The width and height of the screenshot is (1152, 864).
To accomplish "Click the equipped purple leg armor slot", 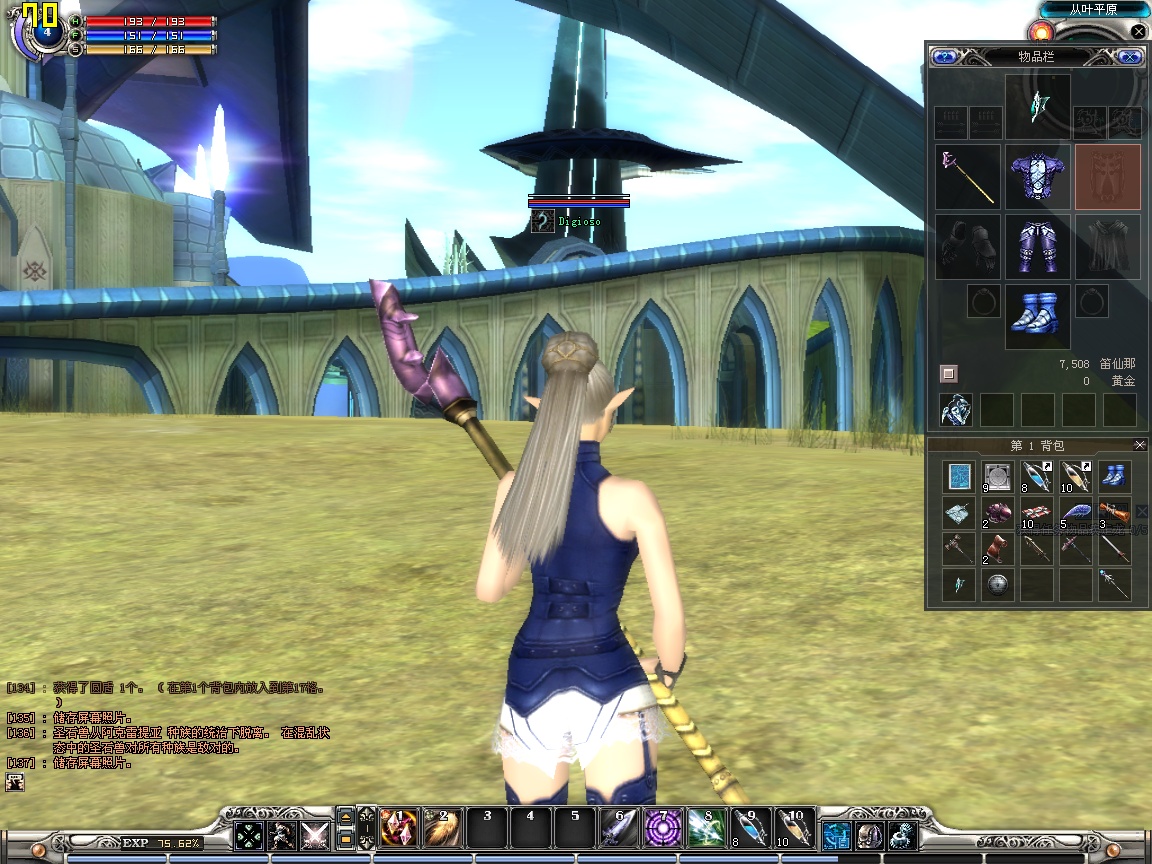I will click(x=1037, y=247).
